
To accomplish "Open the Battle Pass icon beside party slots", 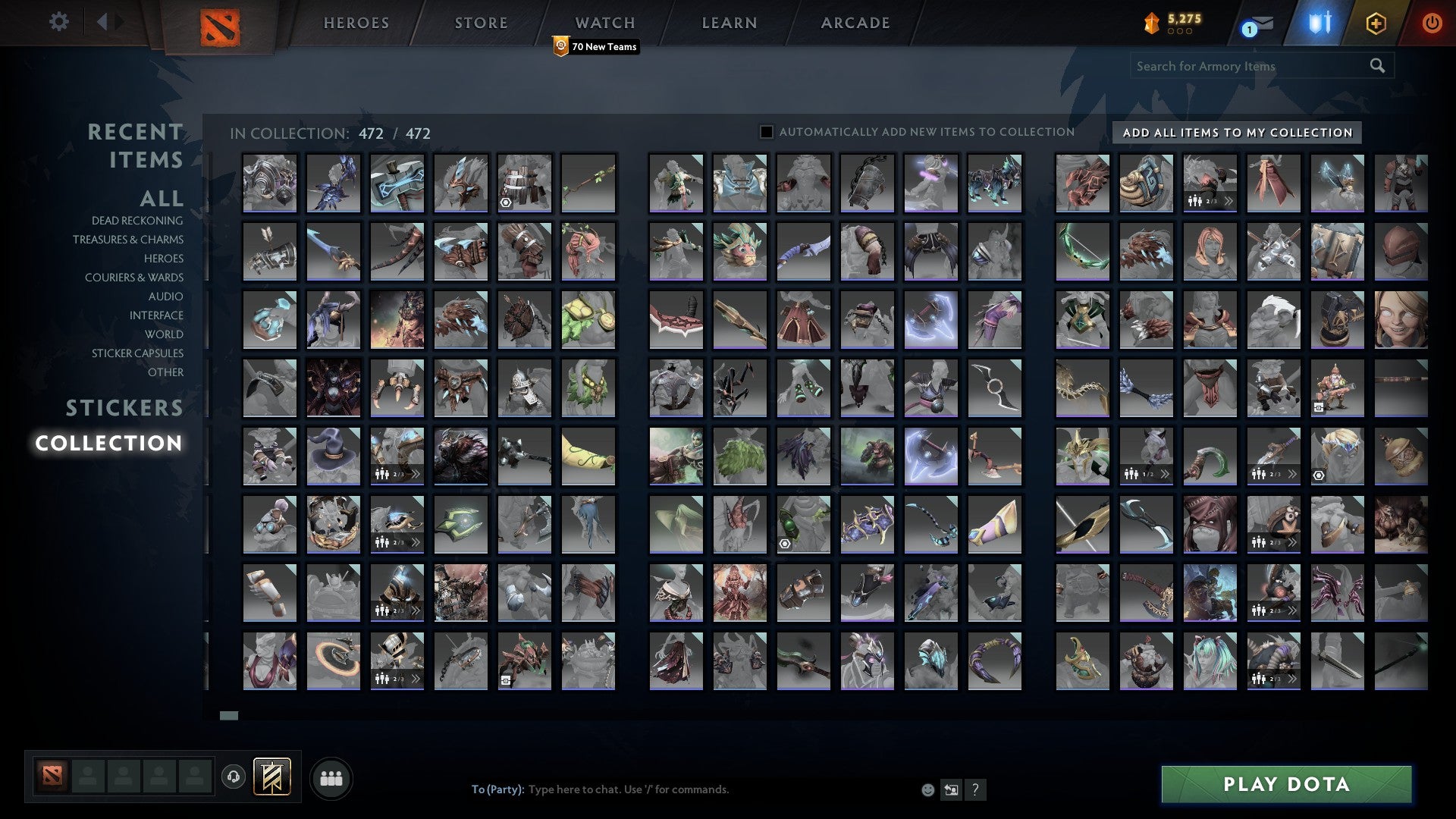I will tap(273, 777).
